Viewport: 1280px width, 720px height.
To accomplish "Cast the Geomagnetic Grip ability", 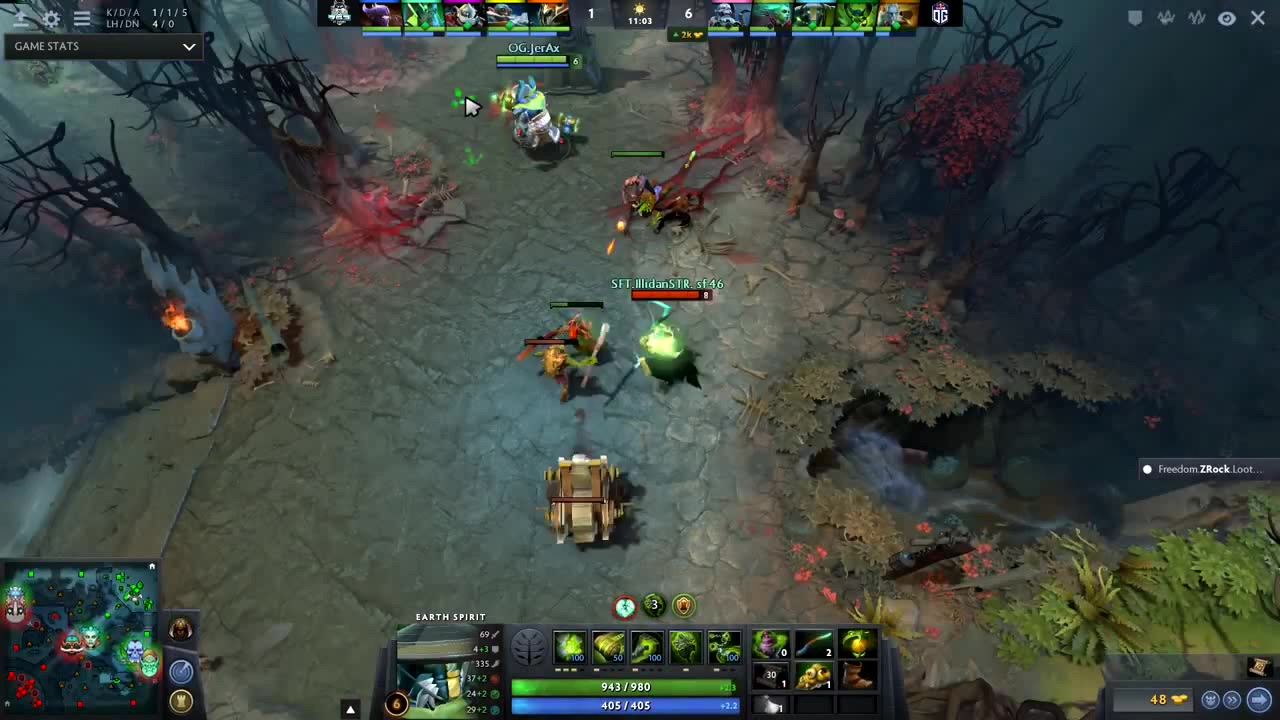I will pyautogui.click(x=647, y=647).
